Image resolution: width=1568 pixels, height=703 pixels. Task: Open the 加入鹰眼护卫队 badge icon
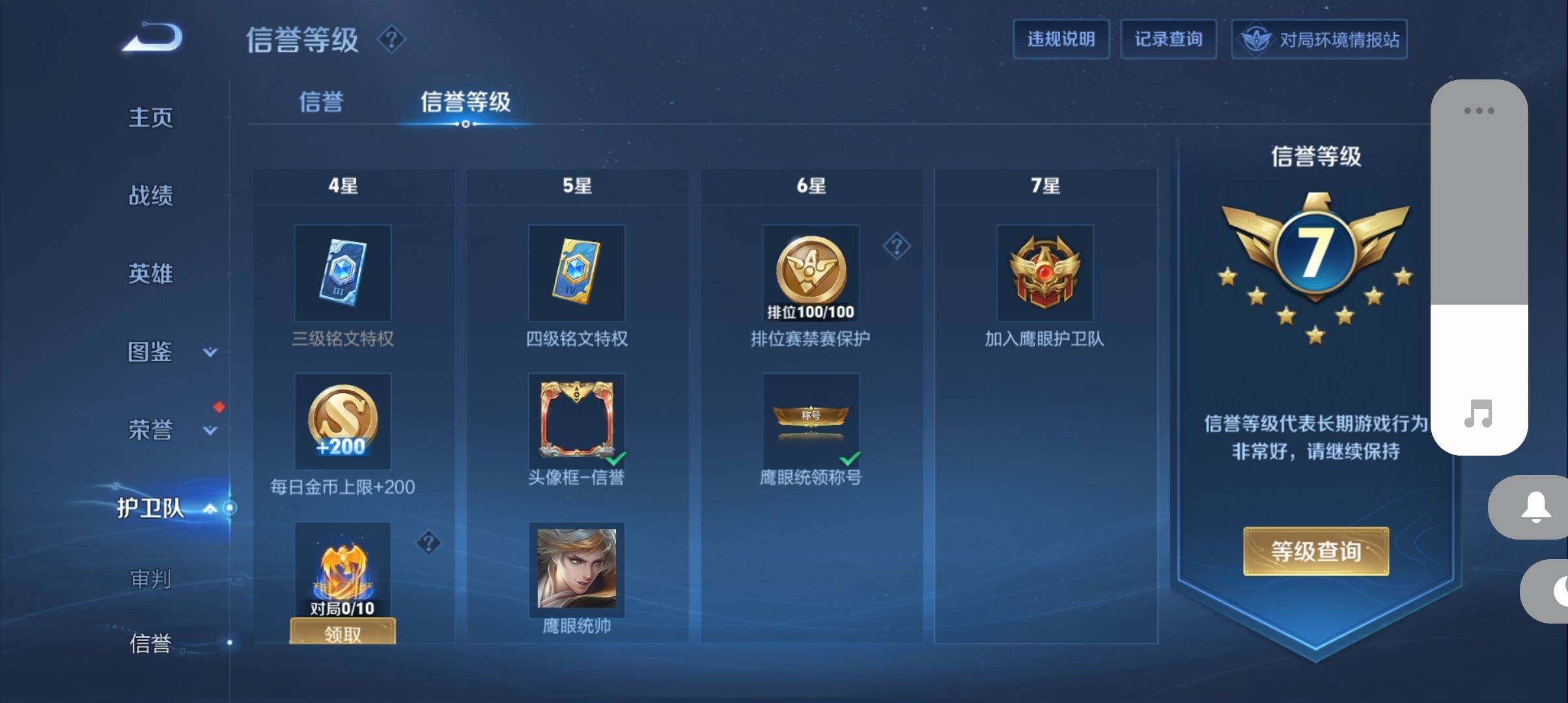click(x=1044, y=273)
